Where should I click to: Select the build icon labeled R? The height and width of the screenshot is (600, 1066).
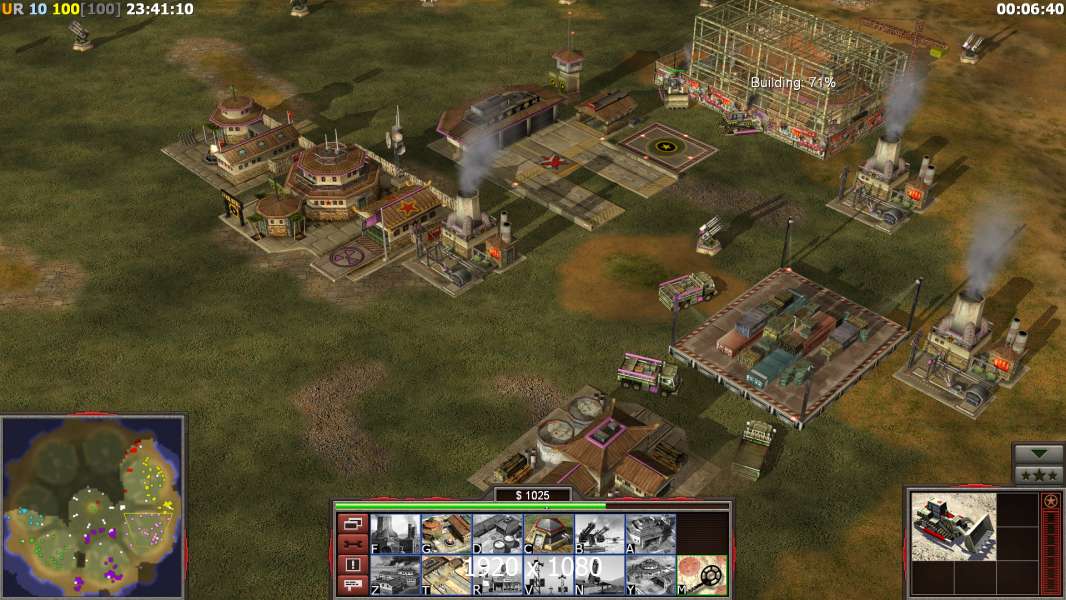point(497,575)
